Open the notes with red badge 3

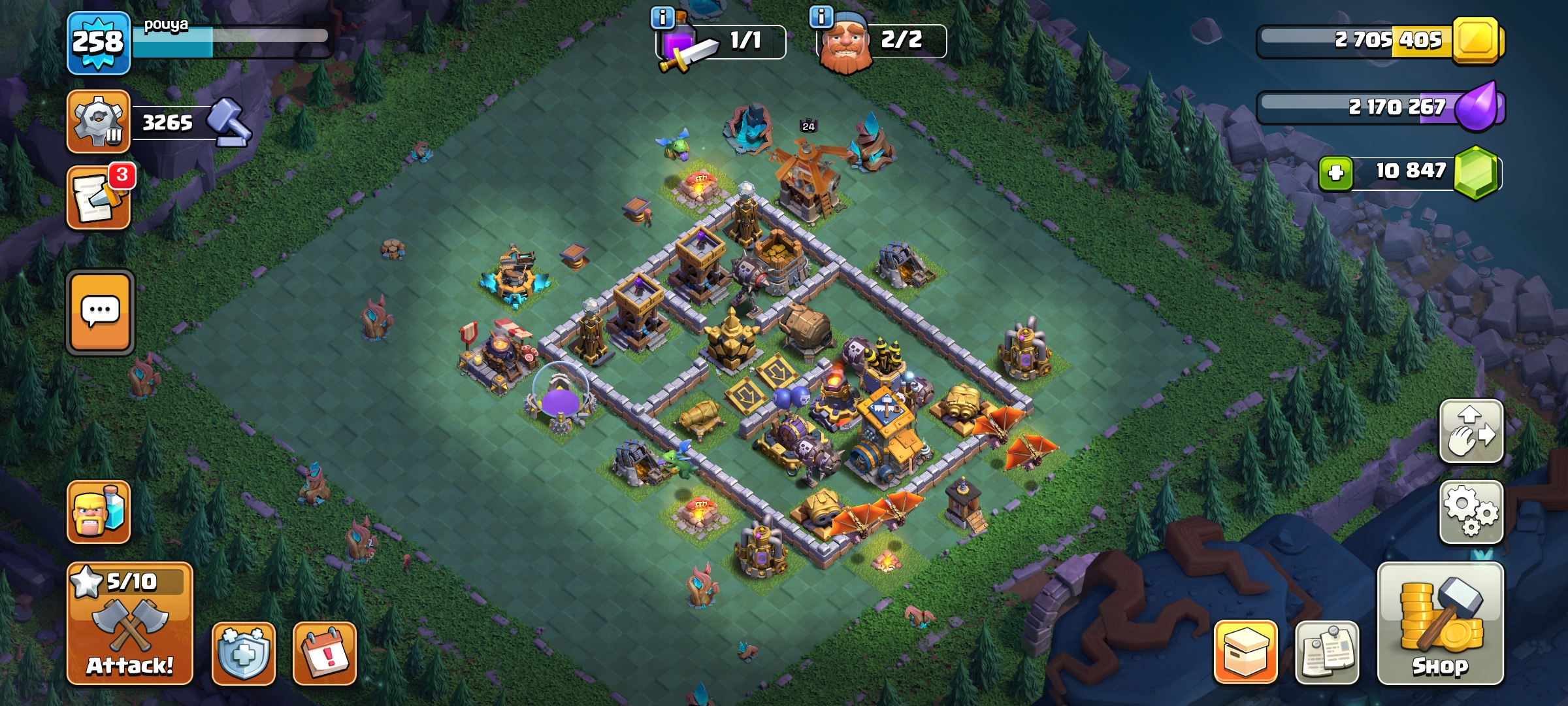click(x=99, y=197)
